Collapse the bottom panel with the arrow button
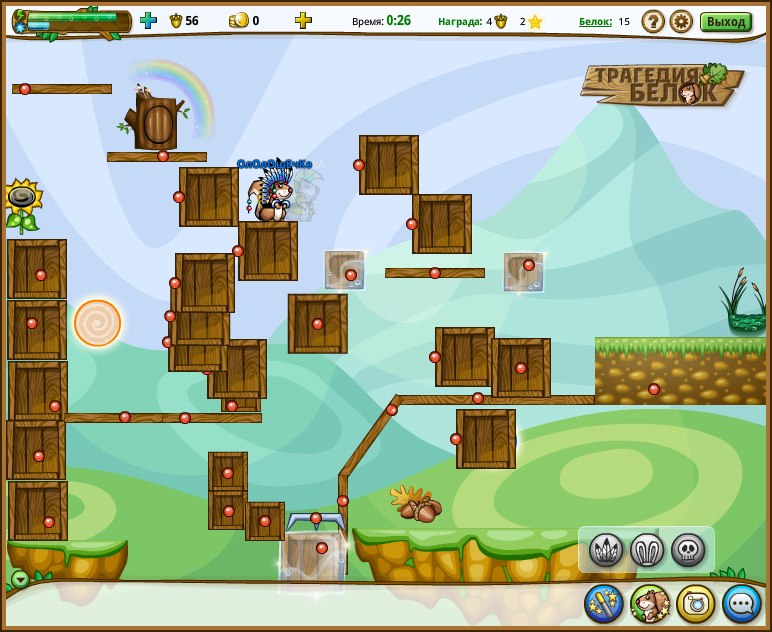The width and height of the screenshot is (772, 632). coord(20,579)
